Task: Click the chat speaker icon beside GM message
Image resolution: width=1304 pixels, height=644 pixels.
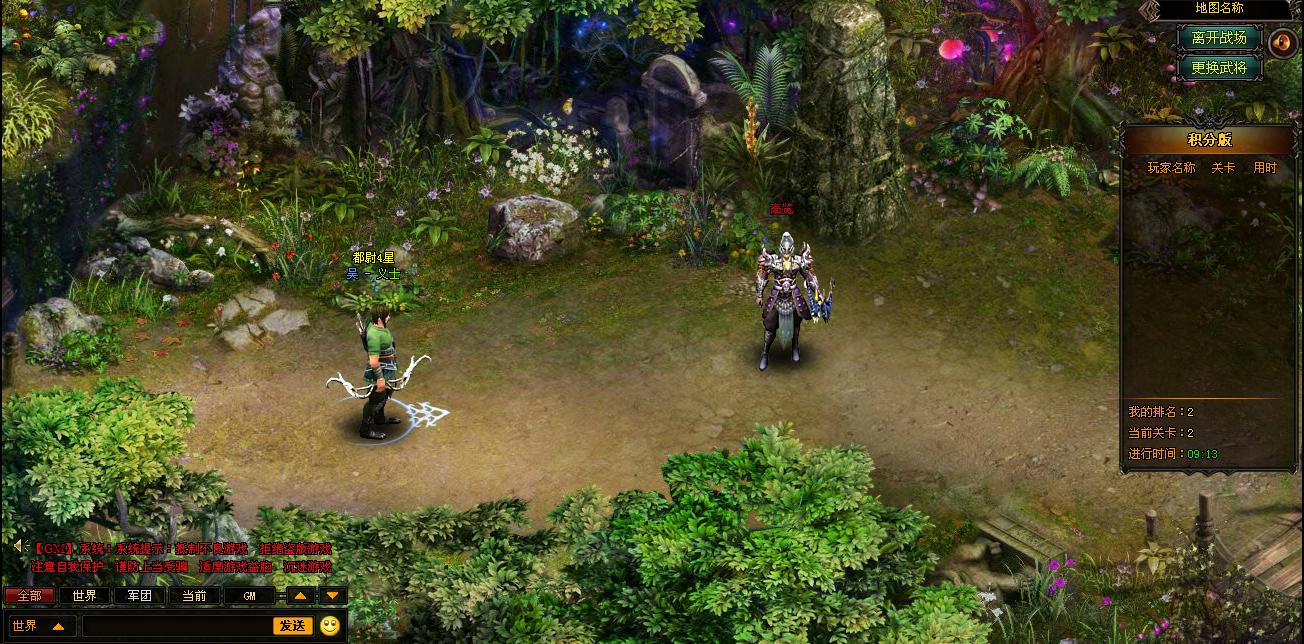Action: click(x=18, y=545)
